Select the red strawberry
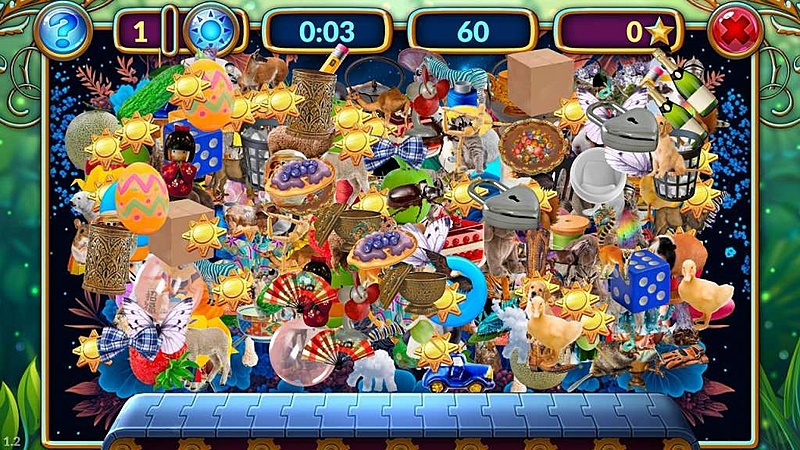Viewport: 800px width, 450px height. click(148, 366)
